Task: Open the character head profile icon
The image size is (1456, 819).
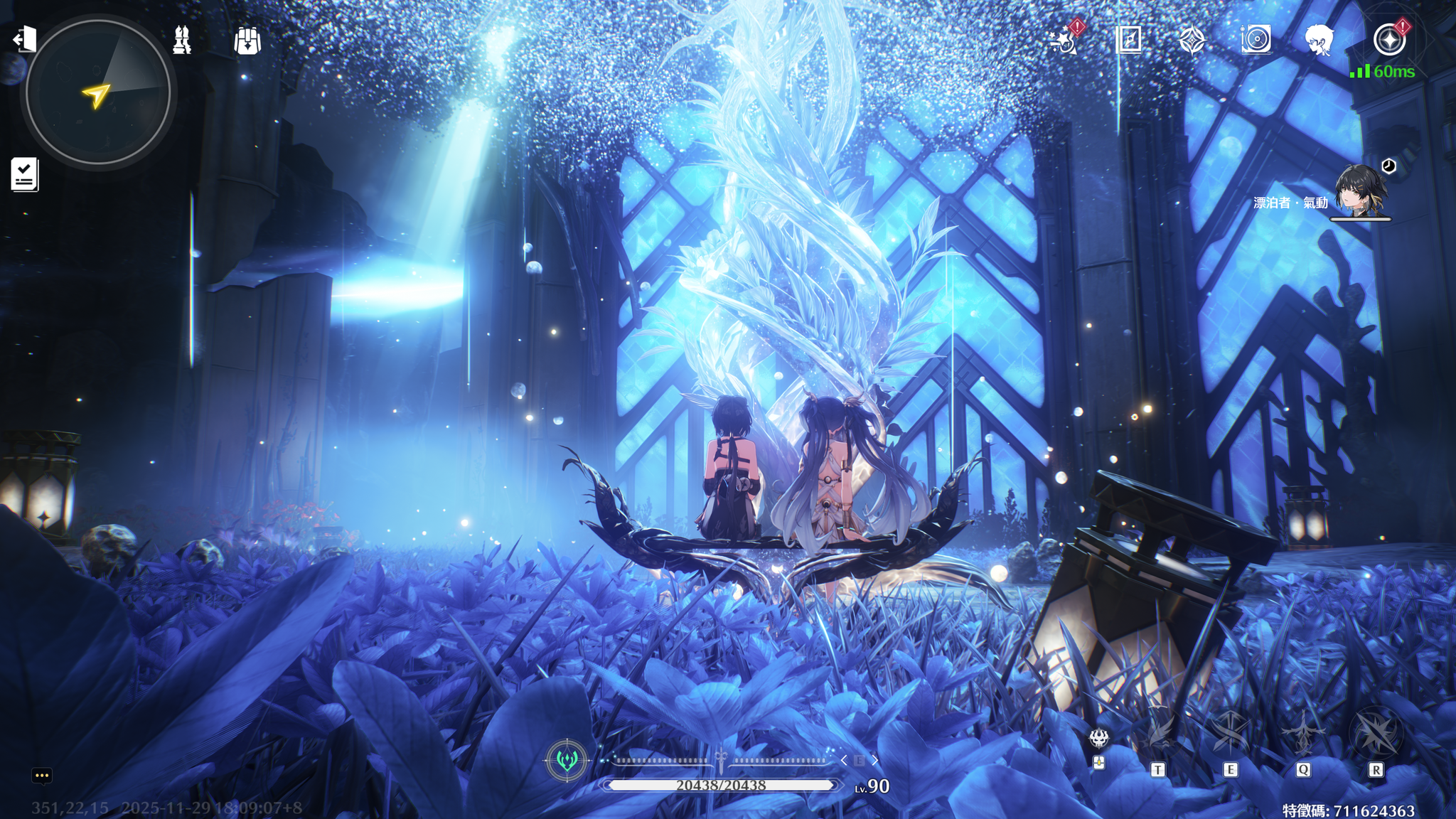Action: (x=1319, y=41)
